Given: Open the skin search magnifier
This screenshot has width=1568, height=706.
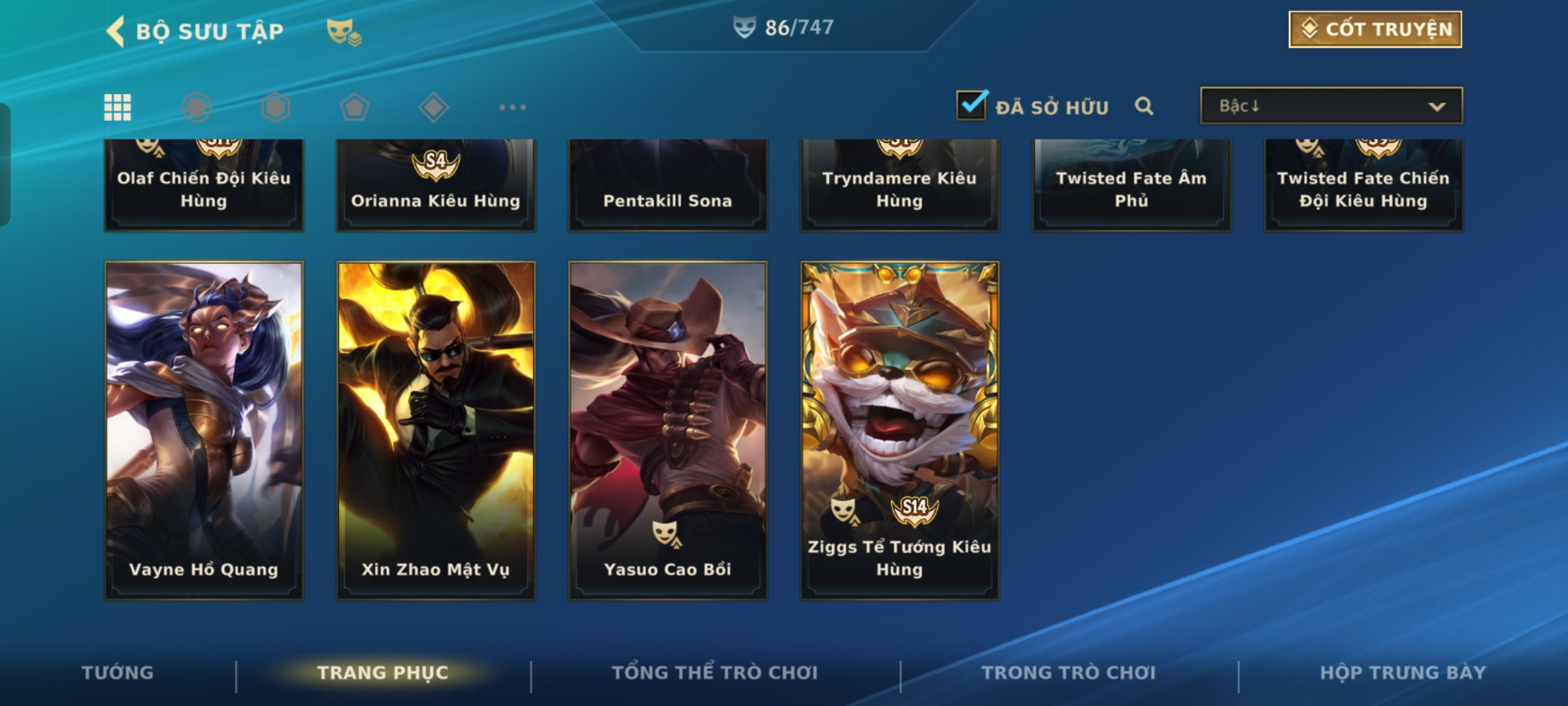Looking at the screenshot, I should [1144, 106].
